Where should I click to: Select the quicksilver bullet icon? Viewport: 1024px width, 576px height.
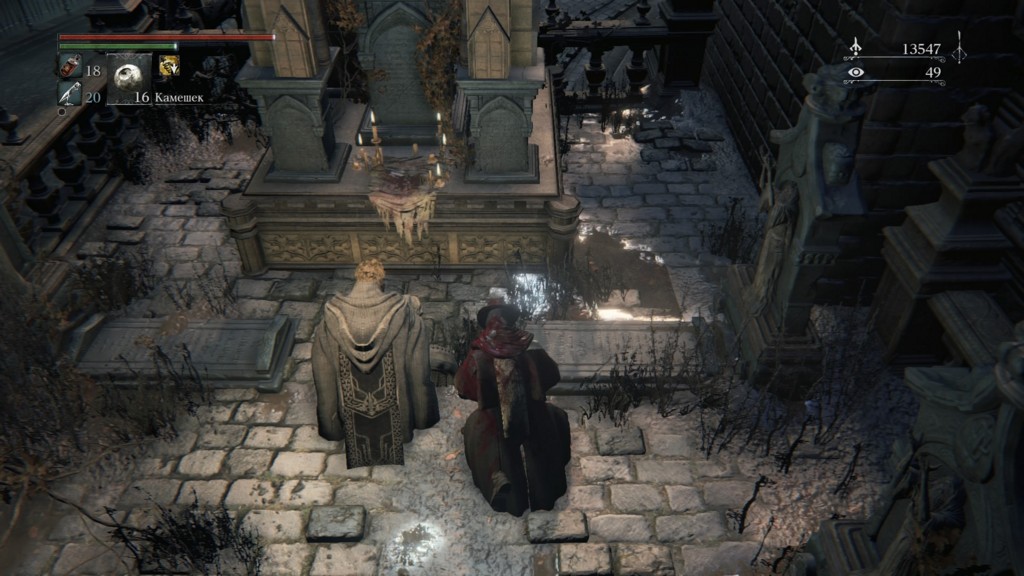click(x=70, y=95)
